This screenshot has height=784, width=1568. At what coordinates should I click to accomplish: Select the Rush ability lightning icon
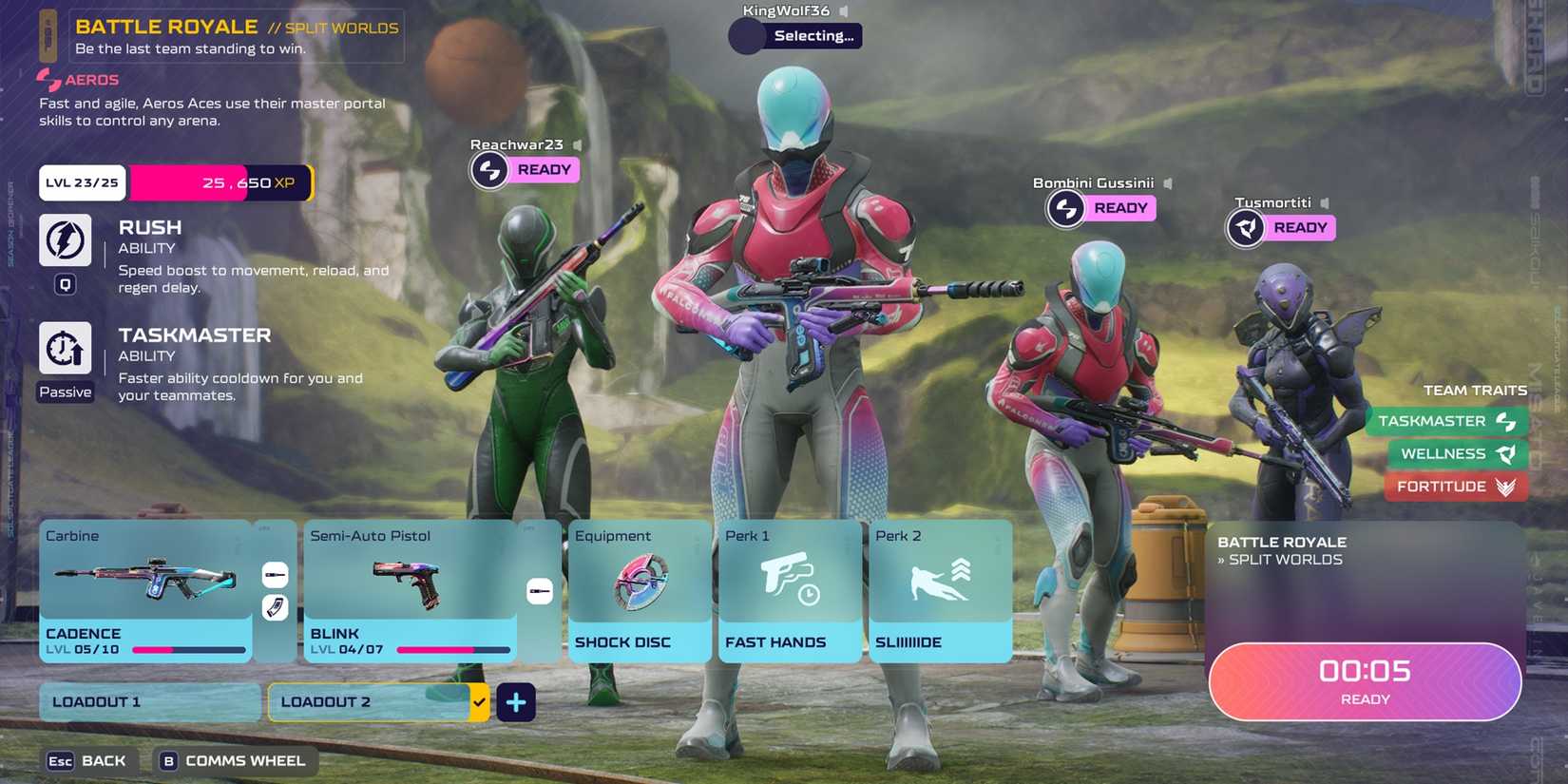click(64, 239)
